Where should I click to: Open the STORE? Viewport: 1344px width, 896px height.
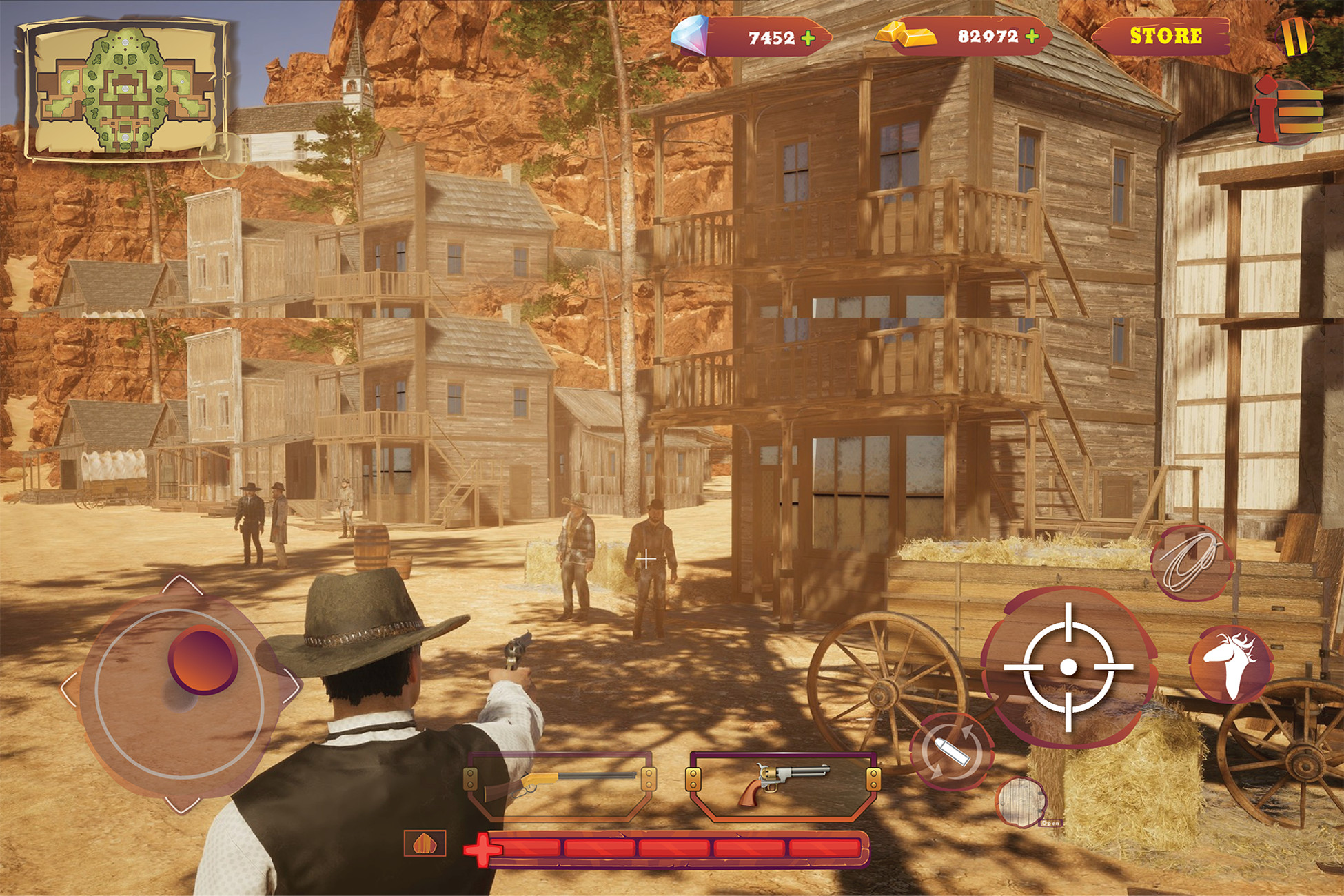1167,33
